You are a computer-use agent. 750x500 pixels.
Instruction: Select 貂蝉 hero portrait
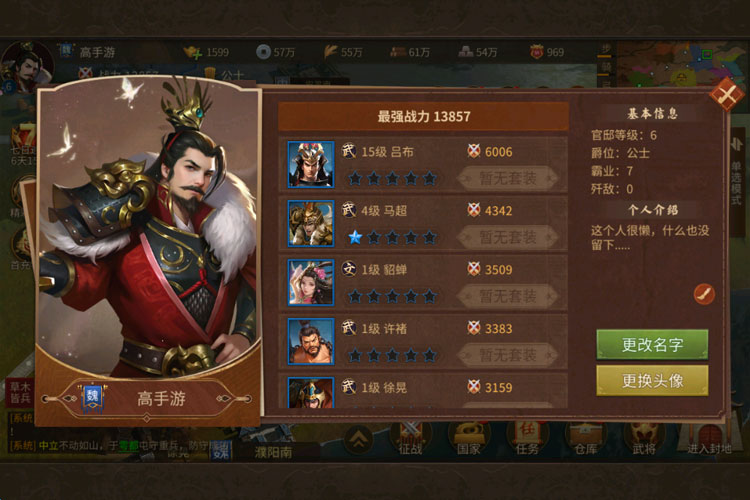pyautogui.click(x=311, y=282)
